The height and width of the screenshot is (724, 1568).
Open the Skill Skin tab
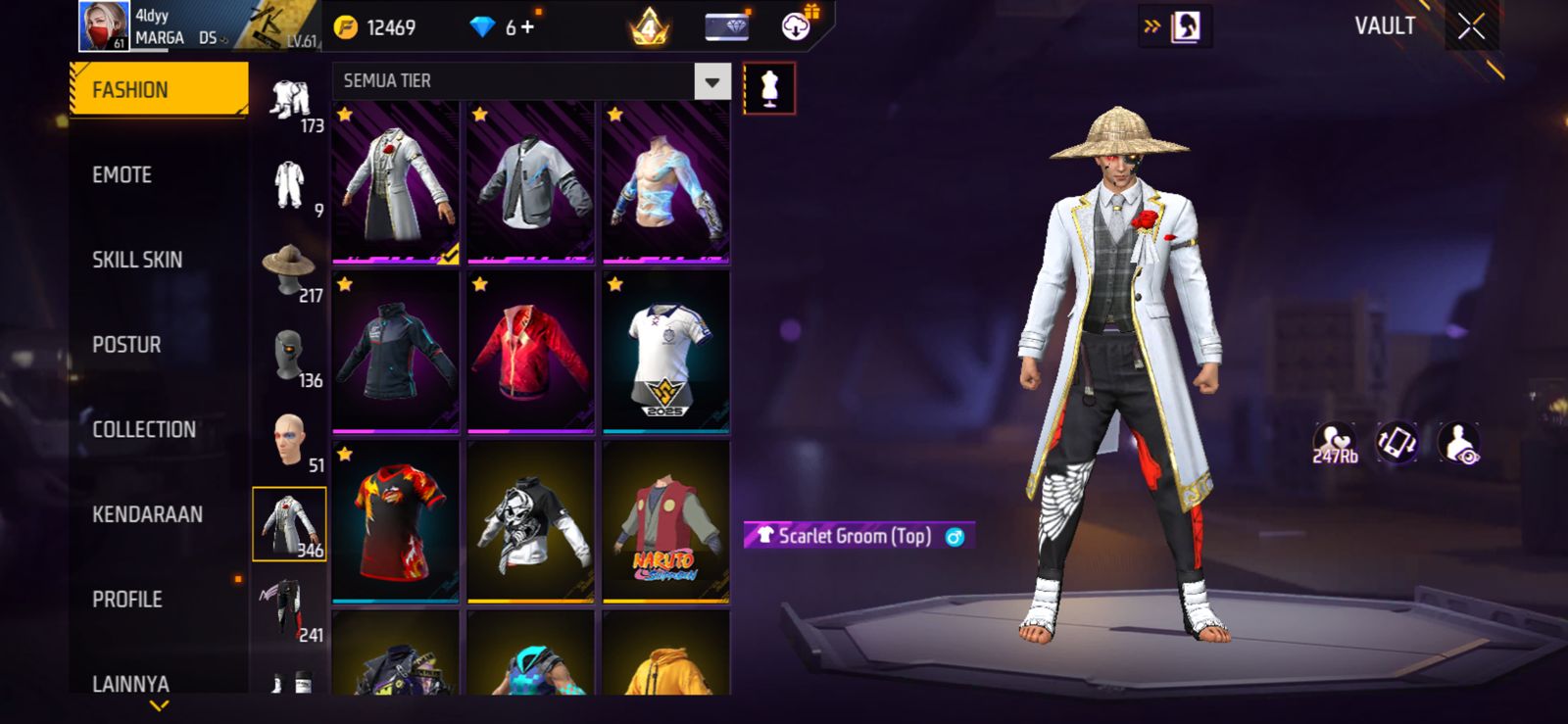(x=137, y=260)
